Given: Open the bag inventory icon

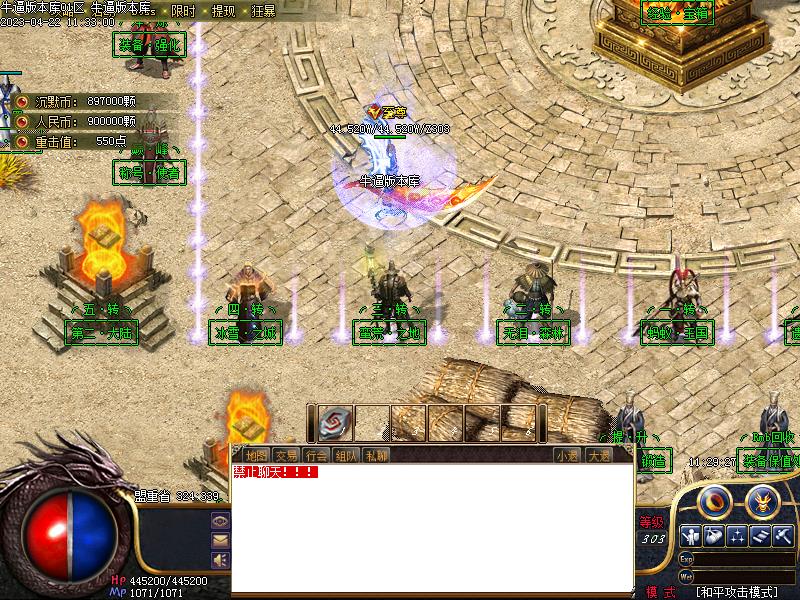Looking at the screenshot, I should pyautogui.click(x=714, y=536).
